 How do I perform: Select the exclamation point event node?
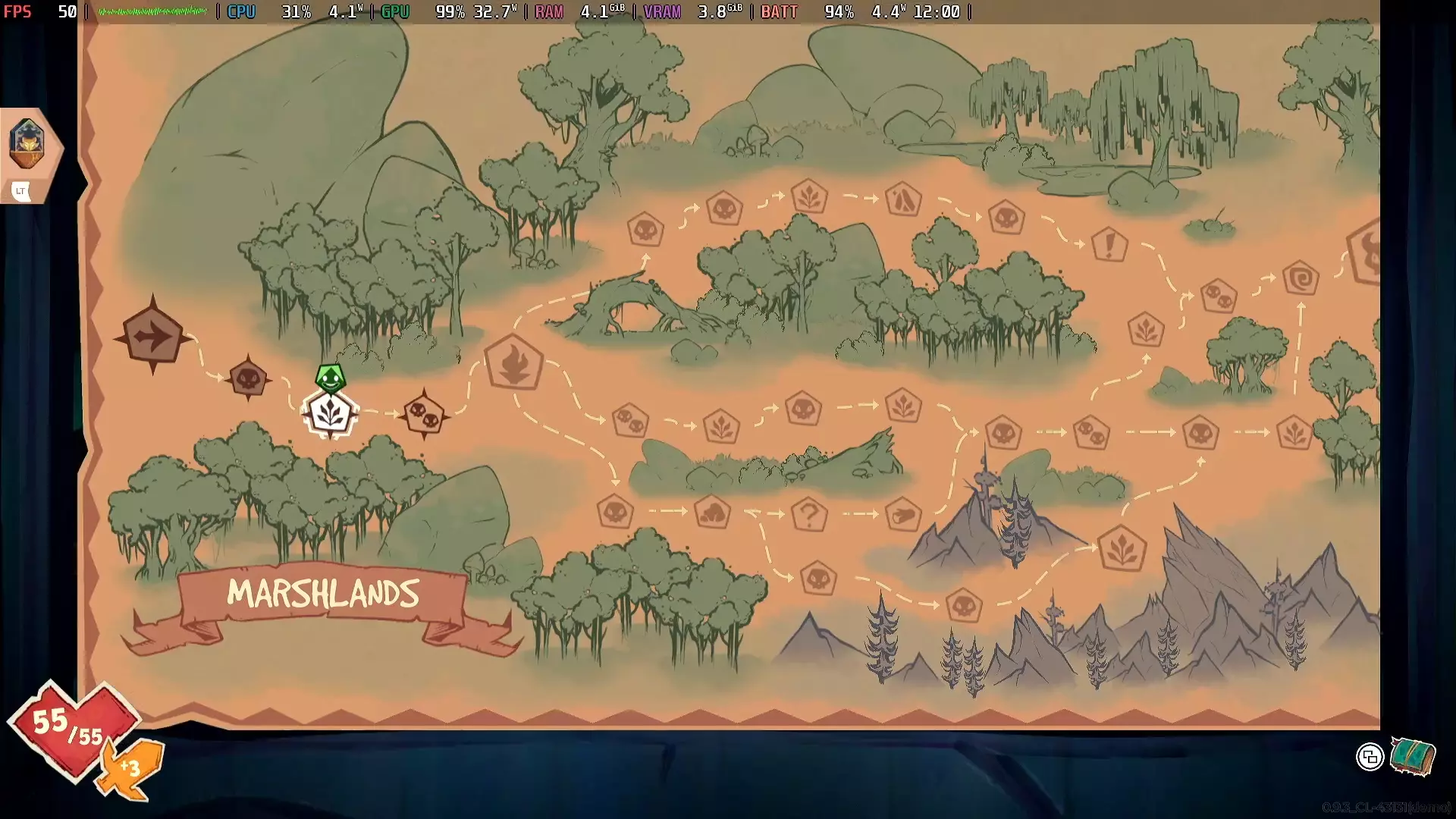(x=1110, y=245)
